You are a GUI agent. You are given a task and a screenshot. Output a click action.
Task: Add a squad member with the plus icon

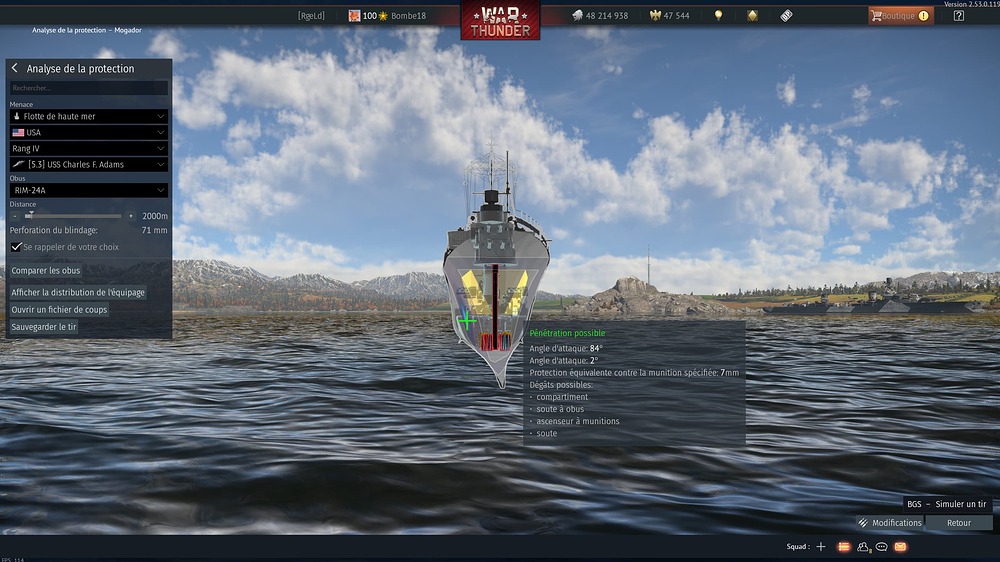[x=821, y=547]
